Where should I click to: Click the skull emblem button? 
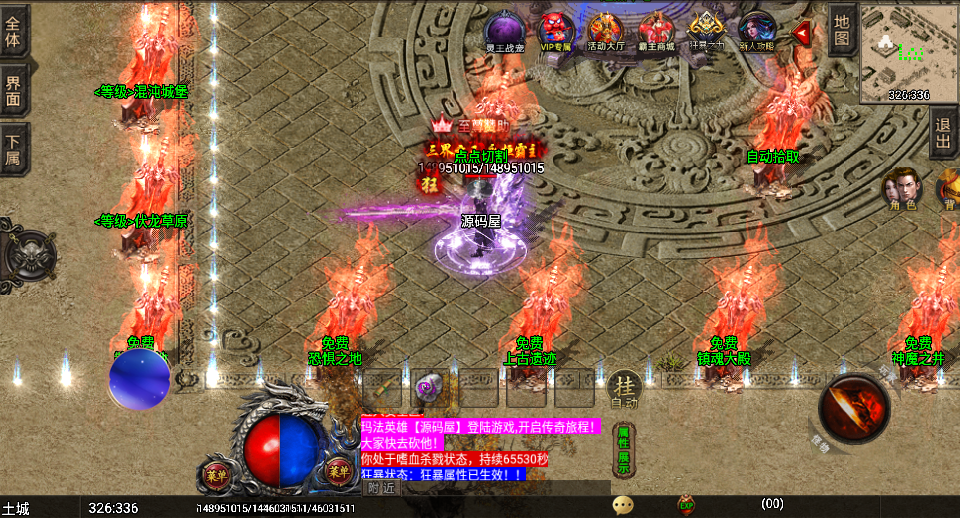click(29, 254)
